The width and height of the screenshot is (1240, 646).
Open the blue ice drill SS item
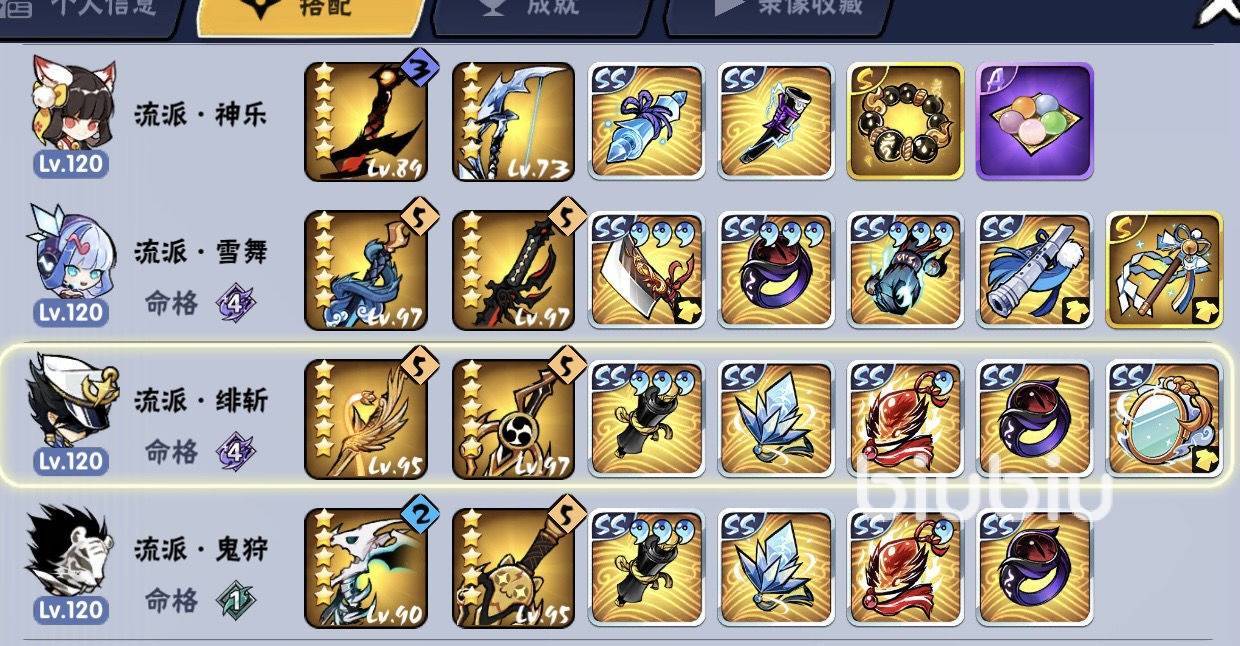tap(646, 122)
